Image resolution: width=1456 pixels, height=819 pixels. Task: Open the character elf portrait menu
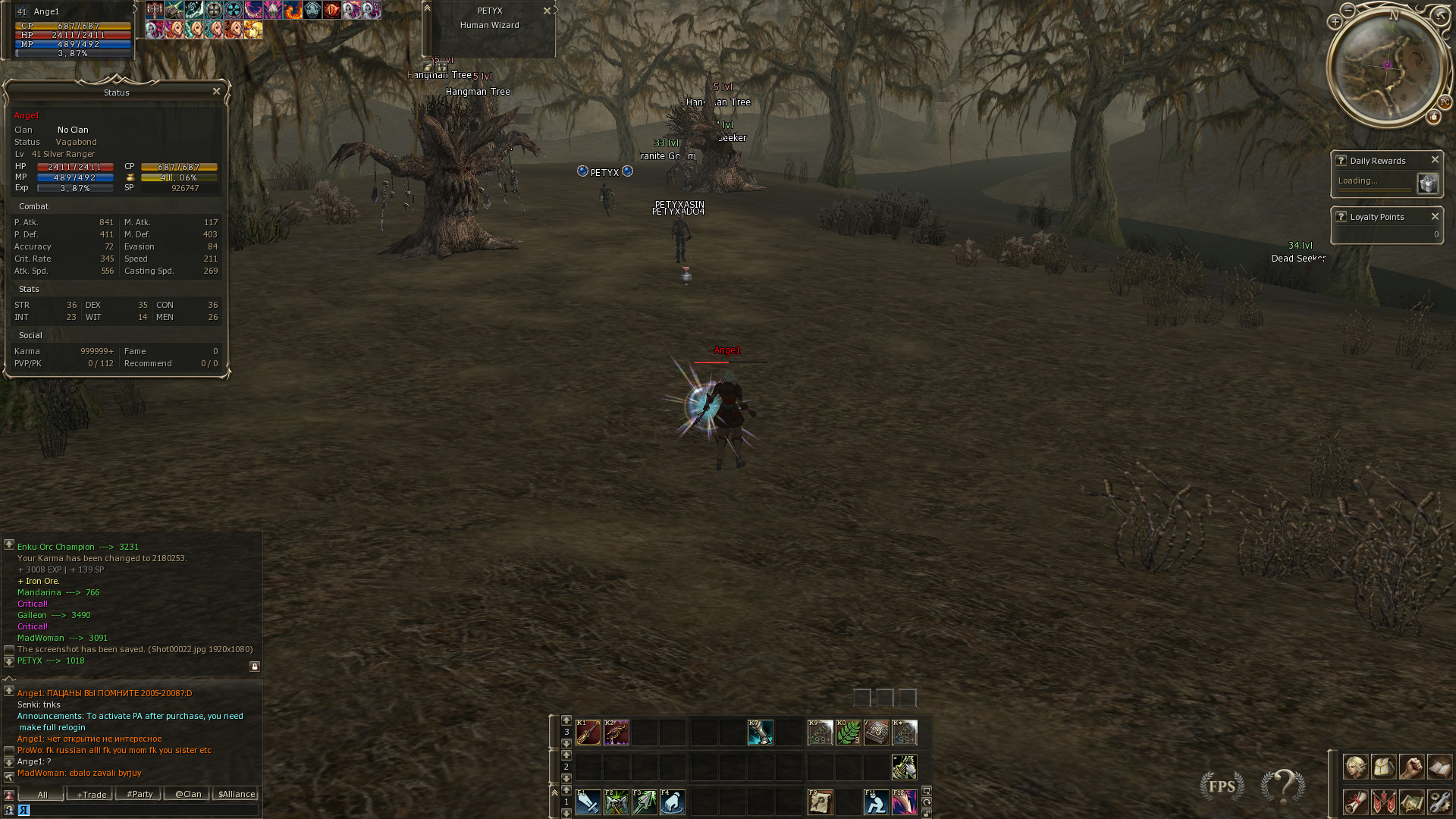(x=1355, y=767)
